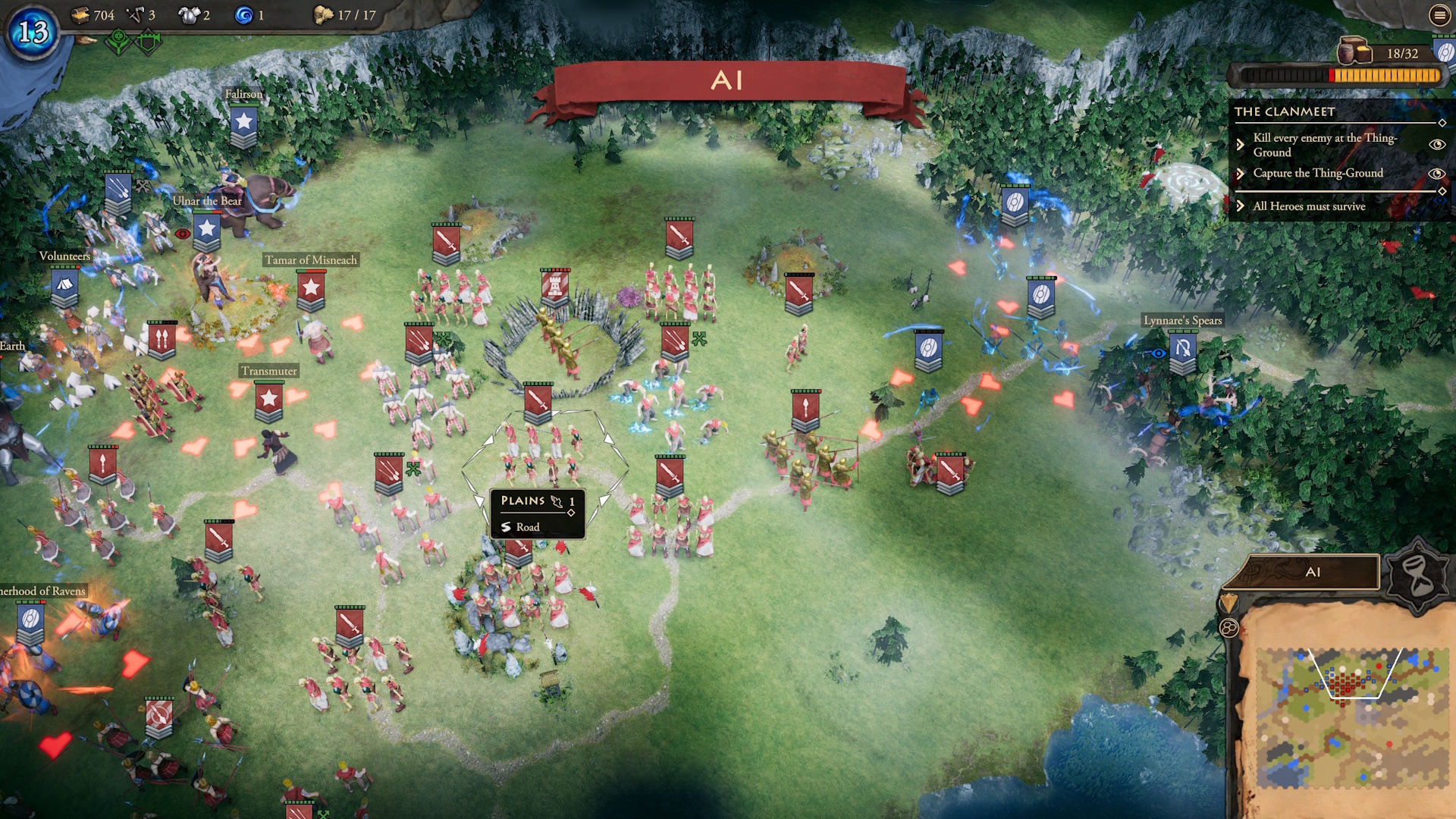Expand 'All Heroes must survive' objective
Screen dimensions: 1456x819
1241,206
